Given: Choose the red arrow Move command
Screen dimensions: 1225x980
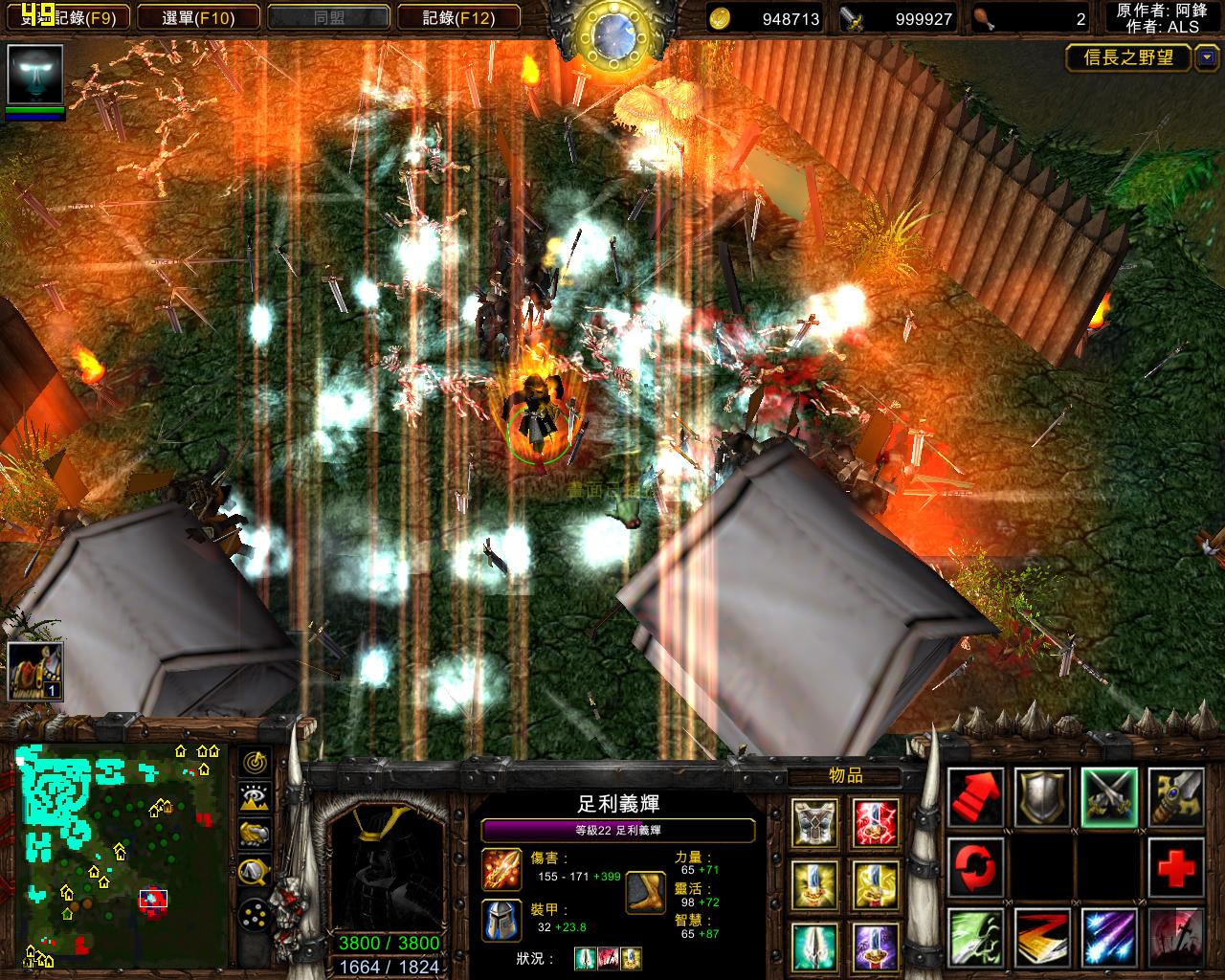Looking at the screenshot, I should (976, 796).
